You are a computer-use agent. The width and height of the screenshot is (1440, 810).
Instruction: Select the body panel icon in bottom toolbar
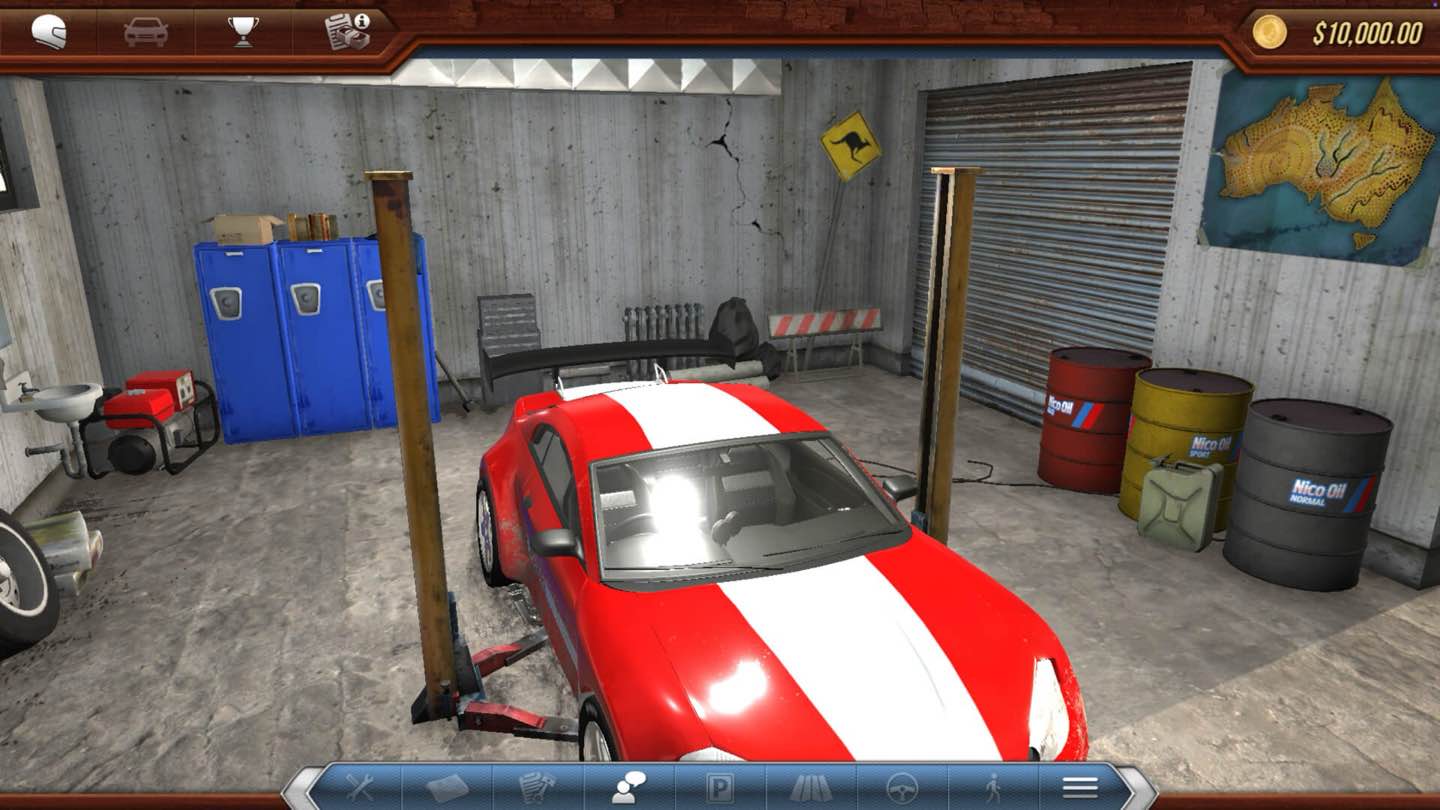coord(450,787)
